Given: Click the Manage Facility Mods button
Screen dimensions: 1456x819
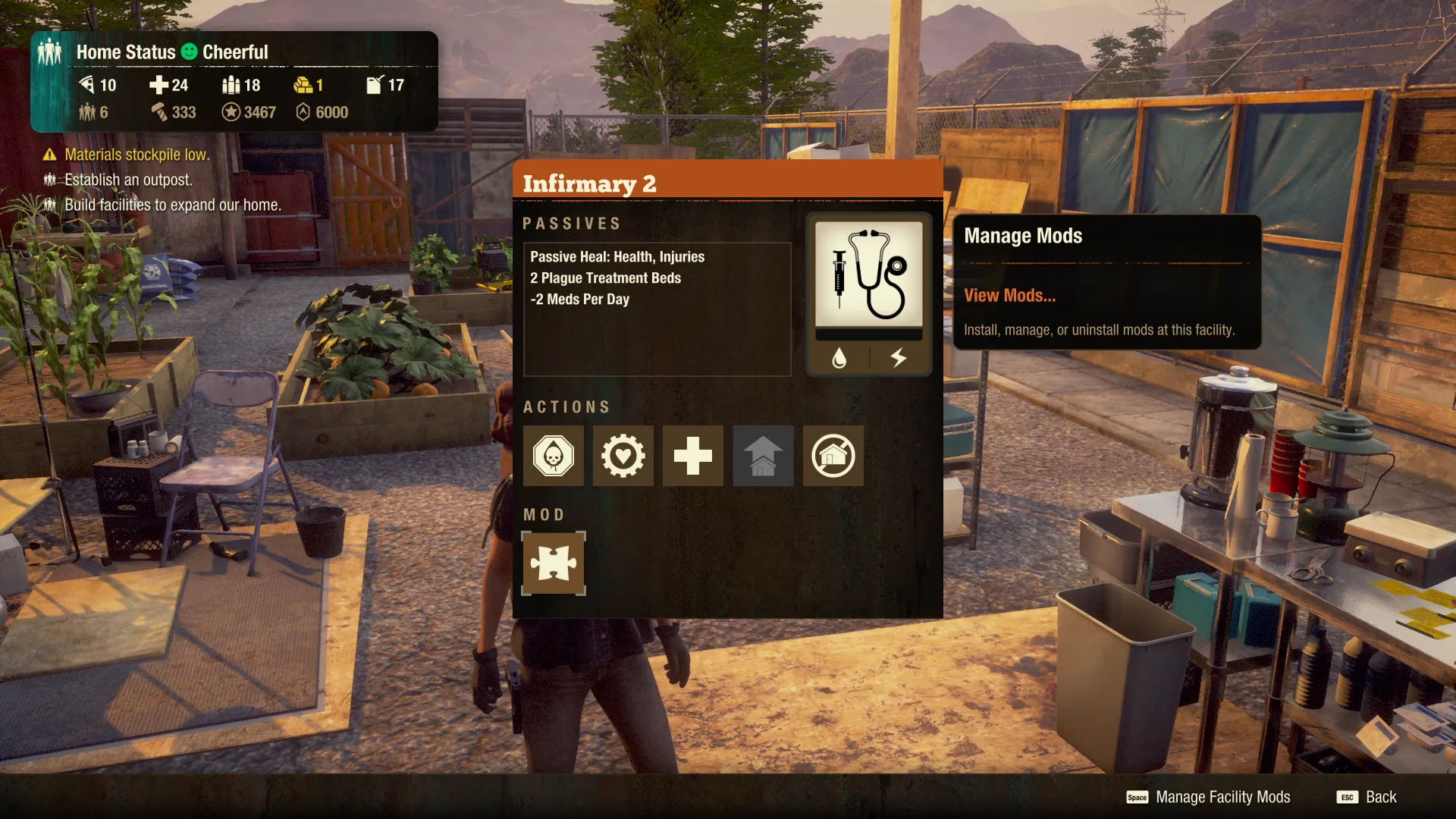Looking at the screenshot, I should coord(1209,797).
